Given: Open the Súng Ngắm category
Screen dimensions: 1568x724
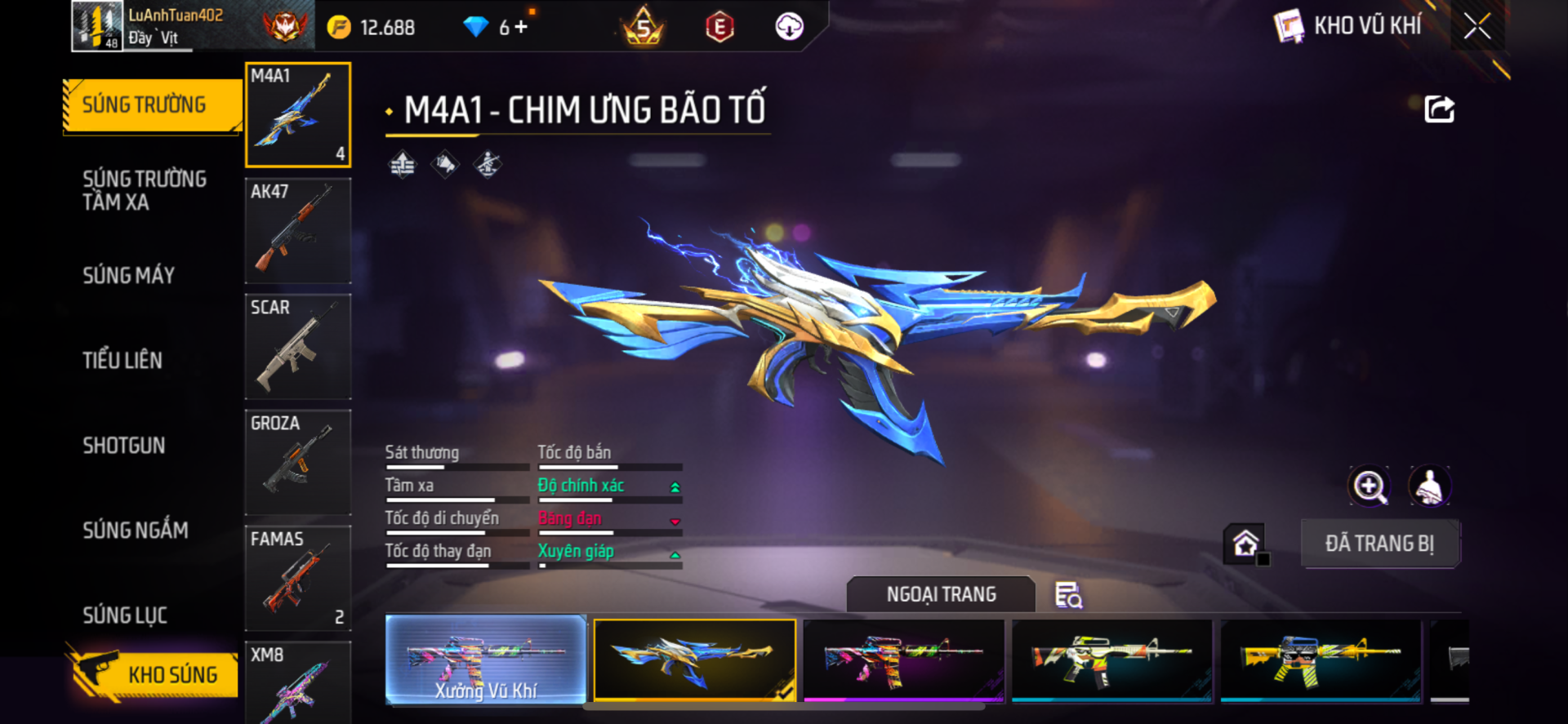Looking at the screenshot, I should (x=136, y=531).
